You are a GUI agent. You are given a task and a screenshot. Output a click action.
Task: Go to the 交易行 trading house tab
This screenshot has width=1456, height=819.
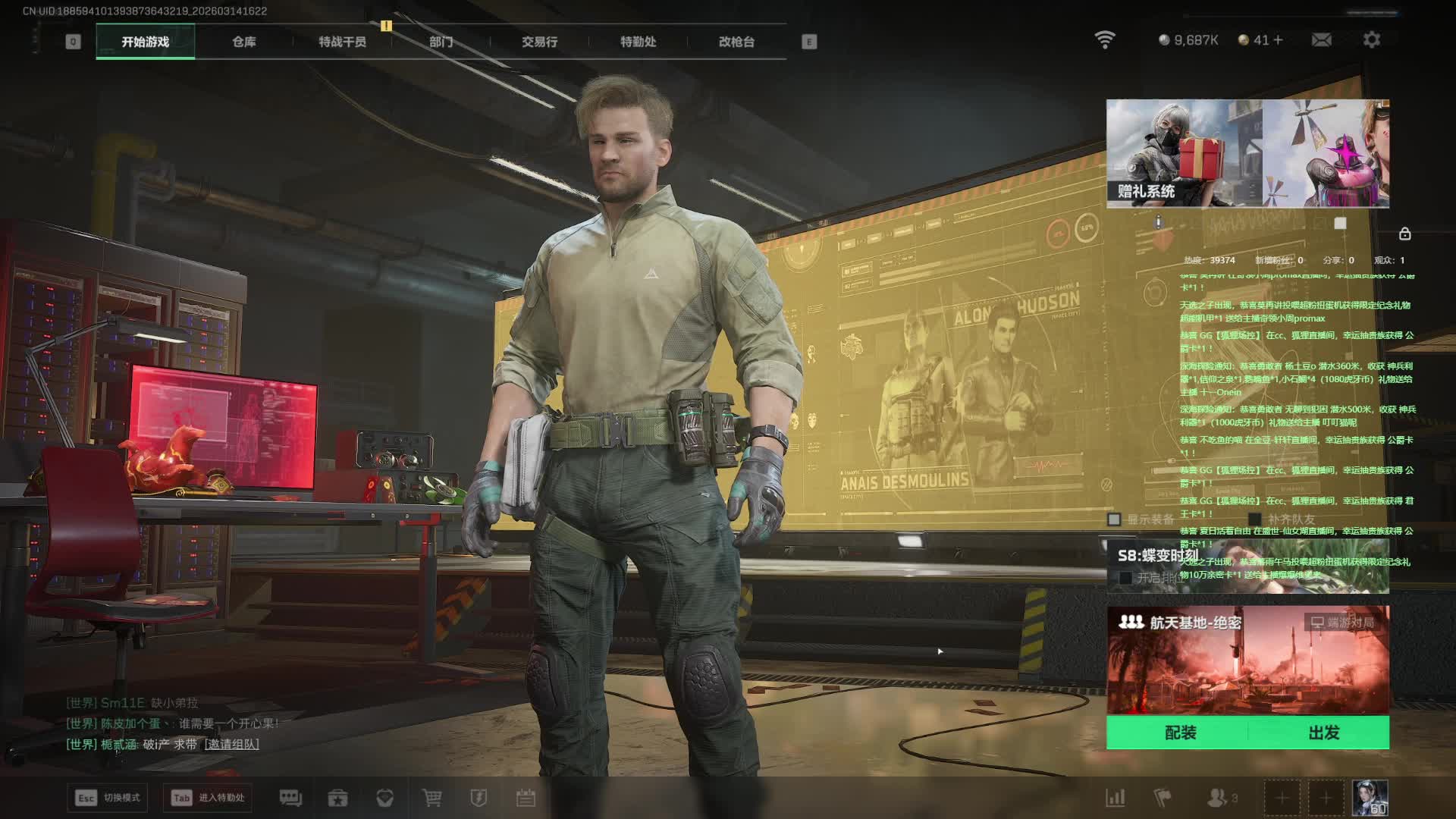pyautogui.click(x=539, y=42)
